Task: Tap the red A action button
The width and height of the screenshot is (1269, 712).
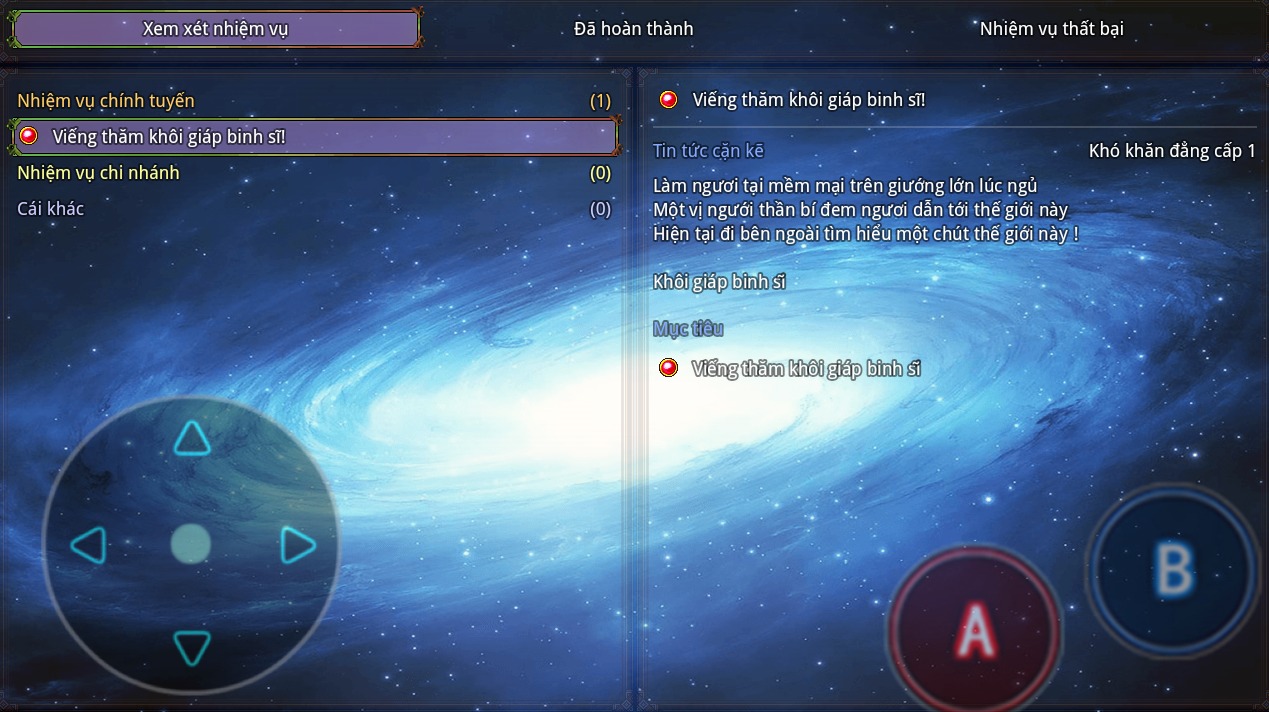Action: [x=975, y=630]
